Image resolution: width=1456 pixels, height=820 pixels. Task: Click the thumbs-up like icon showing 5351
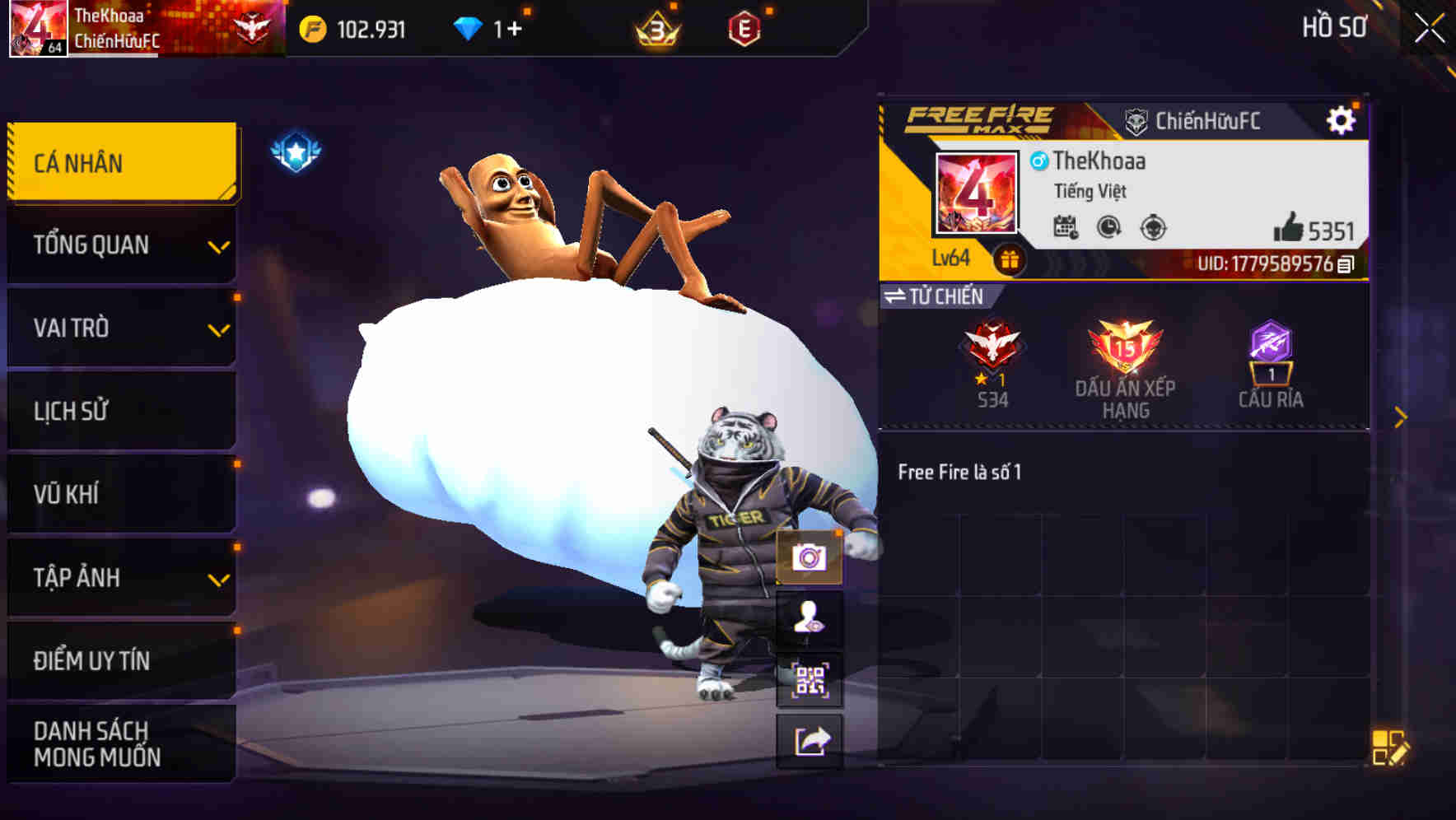[x=1293, y=227]
